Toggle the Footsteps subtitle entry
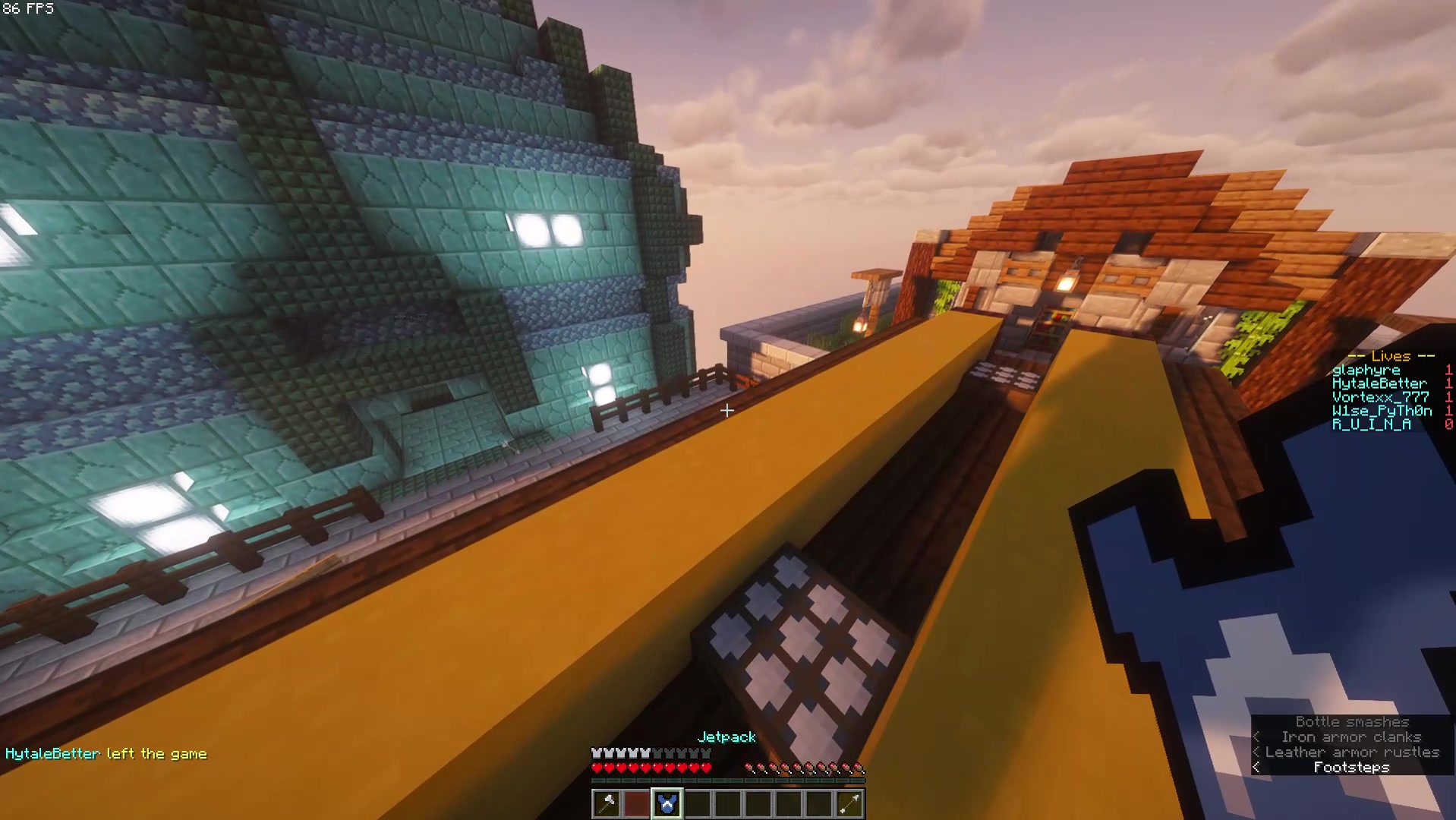The width and height of the screenshot is (1456, 820). 1351,768
